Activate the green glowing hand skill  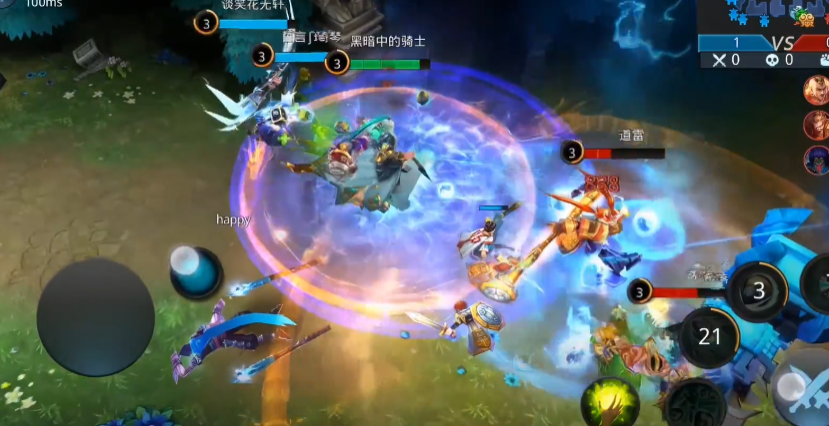610,402
